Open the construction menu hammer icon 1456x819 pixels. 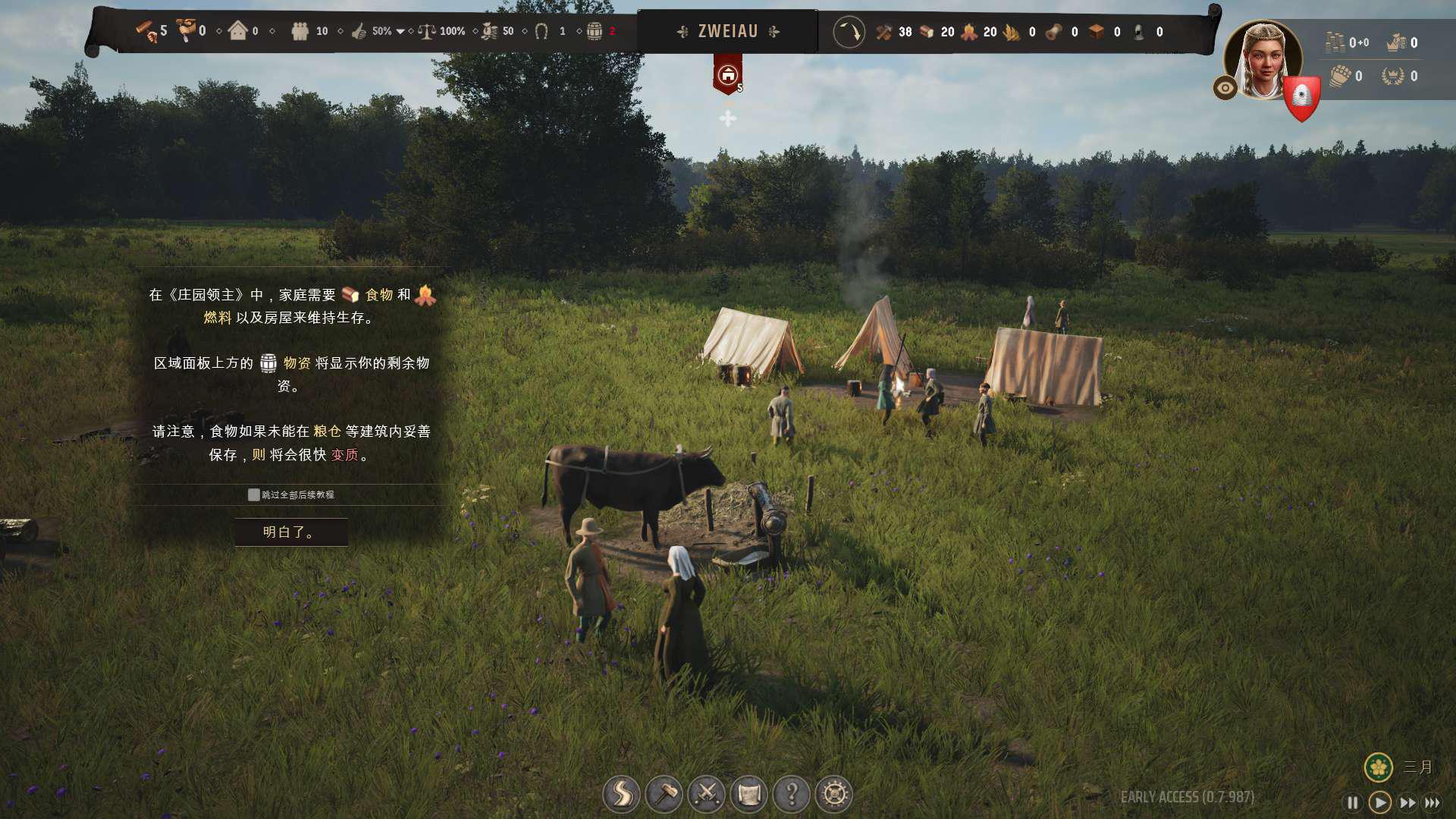click(664, 795)
